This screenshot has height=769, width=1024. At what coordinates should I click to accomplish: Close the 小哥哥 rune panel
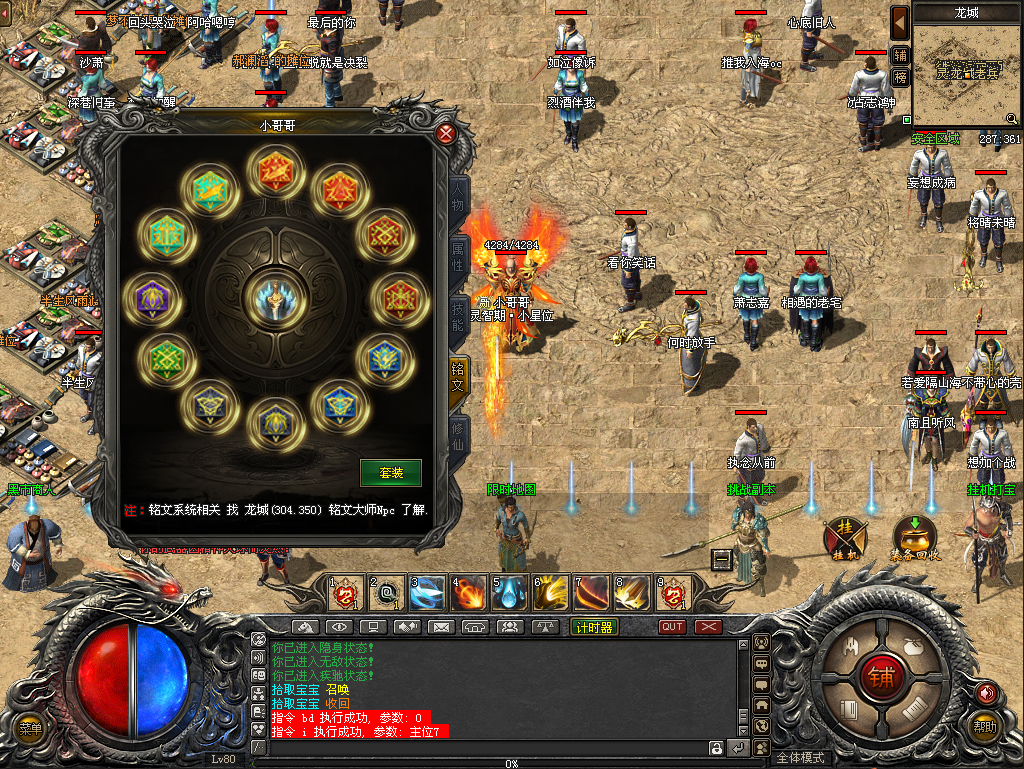pyautogui.click(x=446, y=133)
